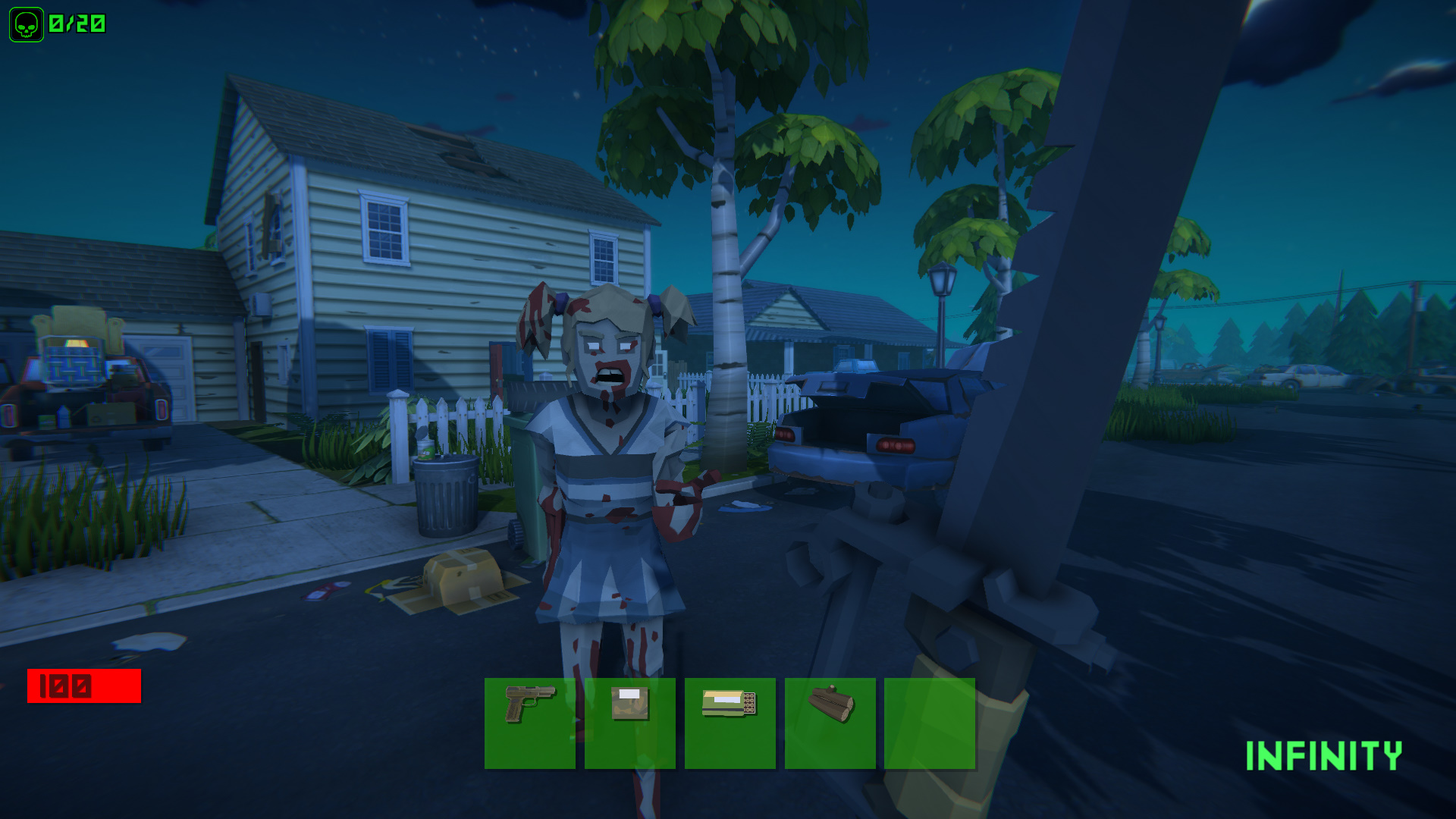Screen dimensions: 1456x819
Task: Select the camo supply crate hotbar slot
Action: click(631, 724)
